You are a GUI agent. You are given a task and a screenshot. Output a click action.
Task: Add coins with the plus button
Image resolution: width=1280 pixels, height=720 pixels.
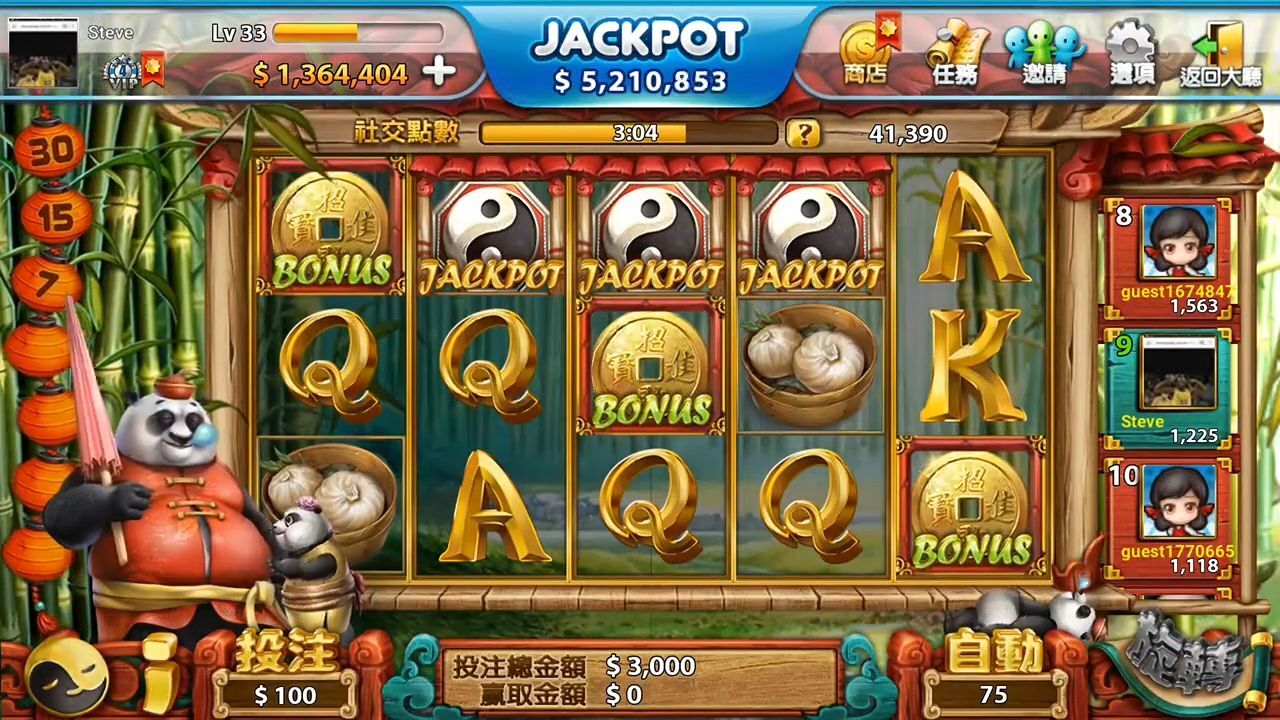(439, 72)
